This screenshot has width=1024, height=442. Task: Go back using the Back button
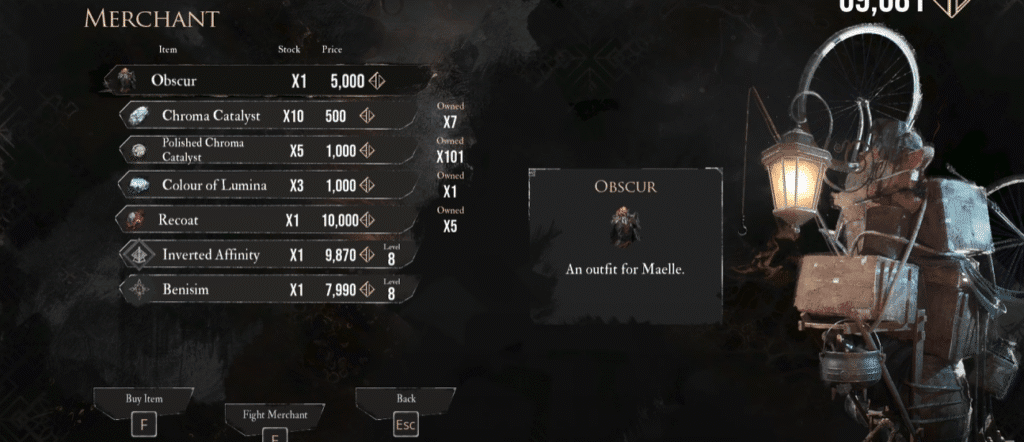coord(405,410)
